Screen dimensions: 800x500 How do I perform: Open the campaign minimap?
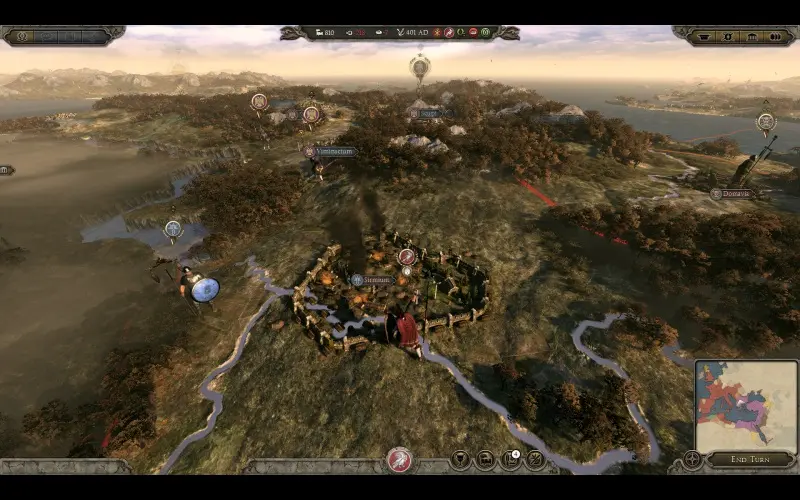tap(746, 404)
